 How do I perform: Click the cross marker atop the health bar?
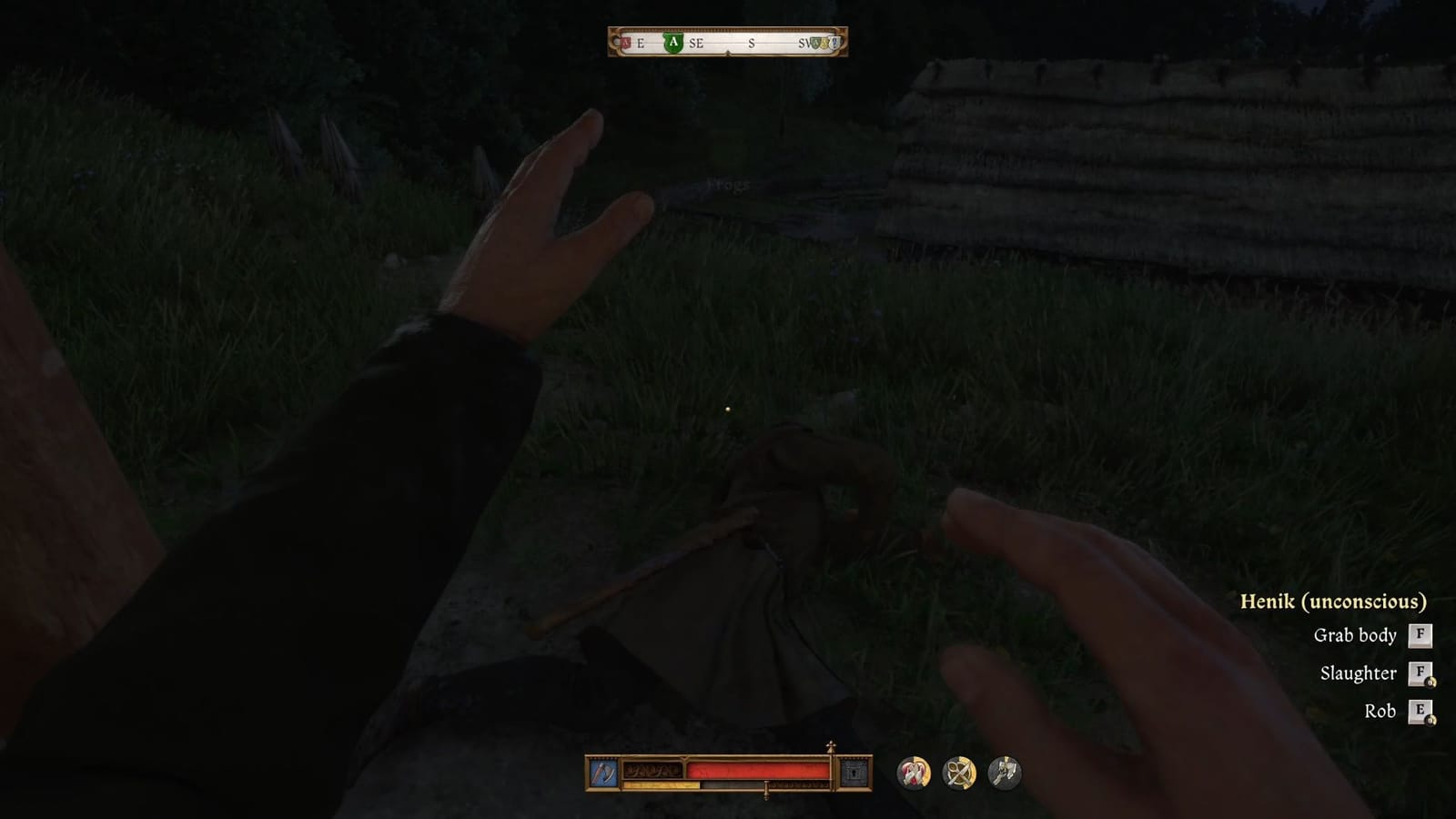point(831,746)
